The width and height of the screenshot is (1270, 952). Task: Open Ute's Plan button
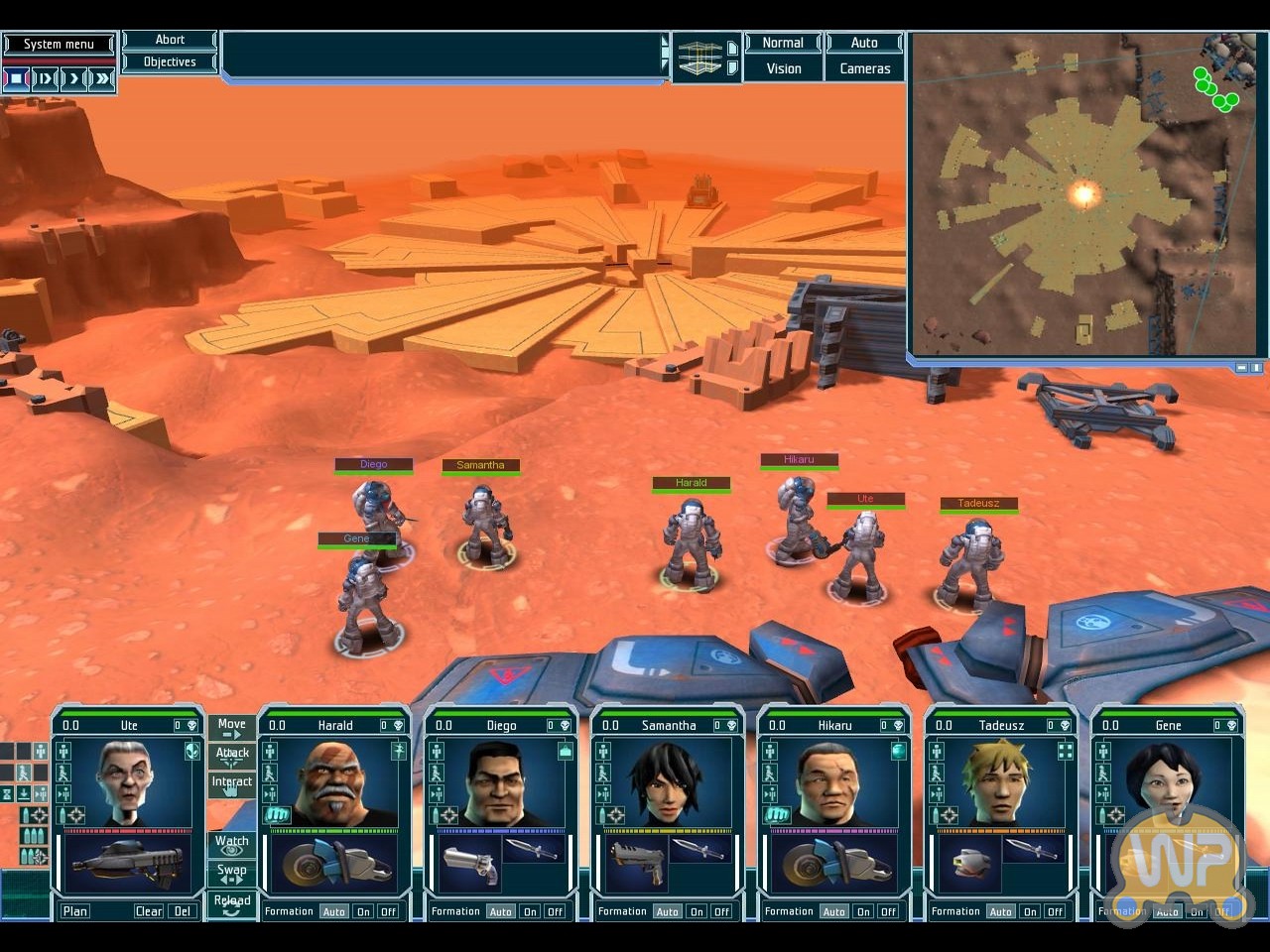pyautogui.click(x=75, y=911)
